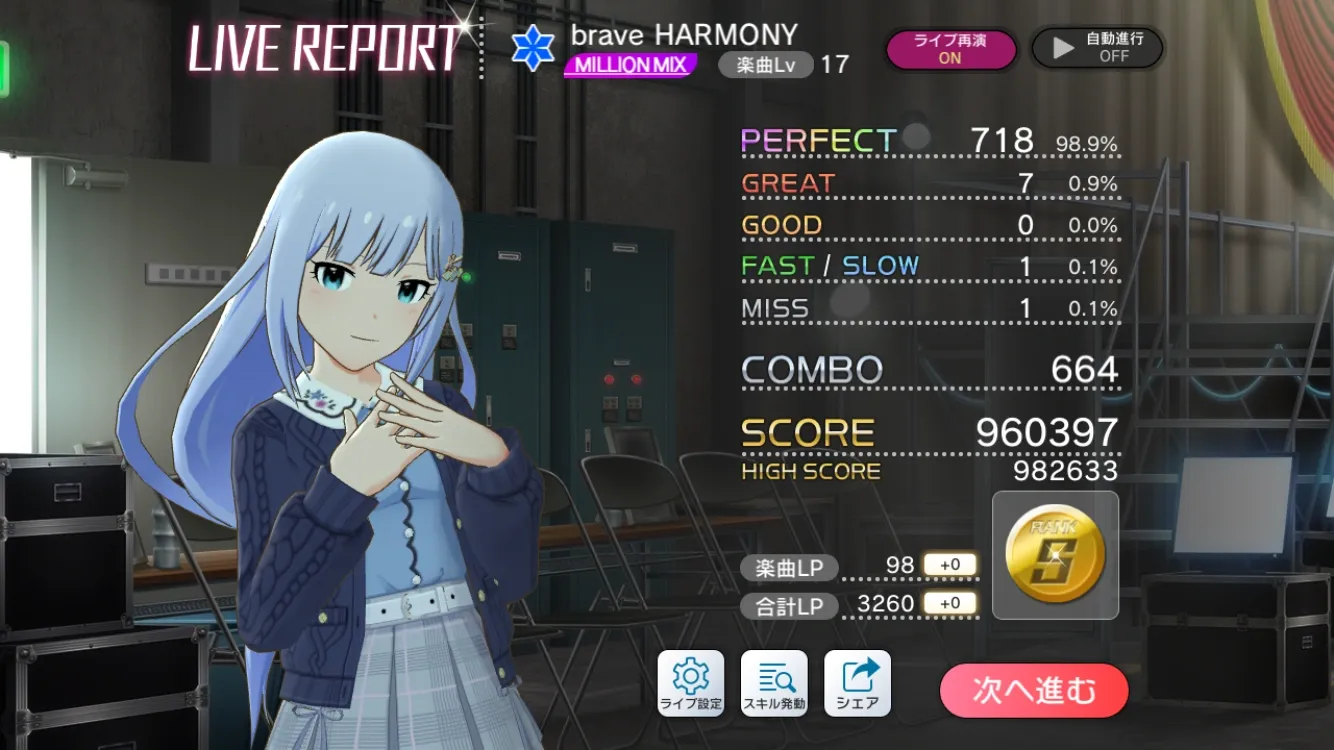This screenshot has width=1334, height=750.
Task: Tap the シェア share button
Action: click(857, 683)
